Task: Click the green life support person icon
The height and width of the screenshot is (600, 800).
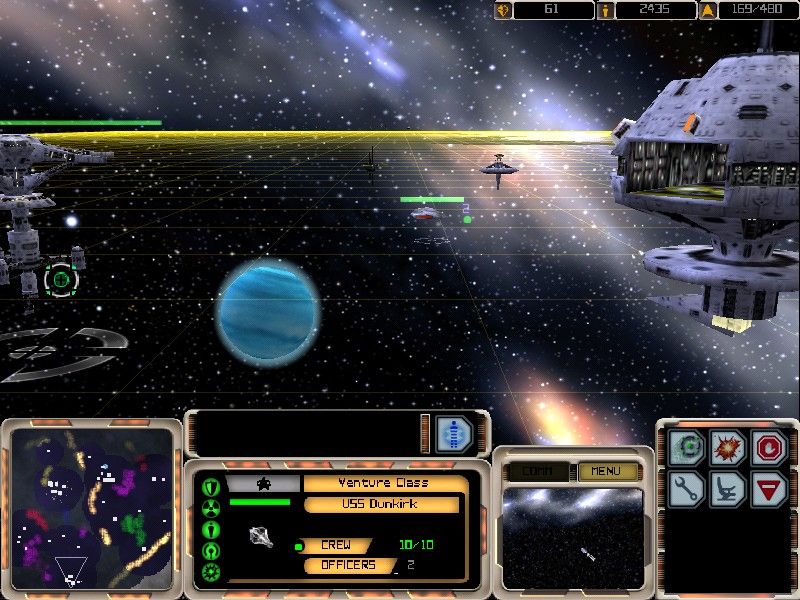Action: point(211,529)
